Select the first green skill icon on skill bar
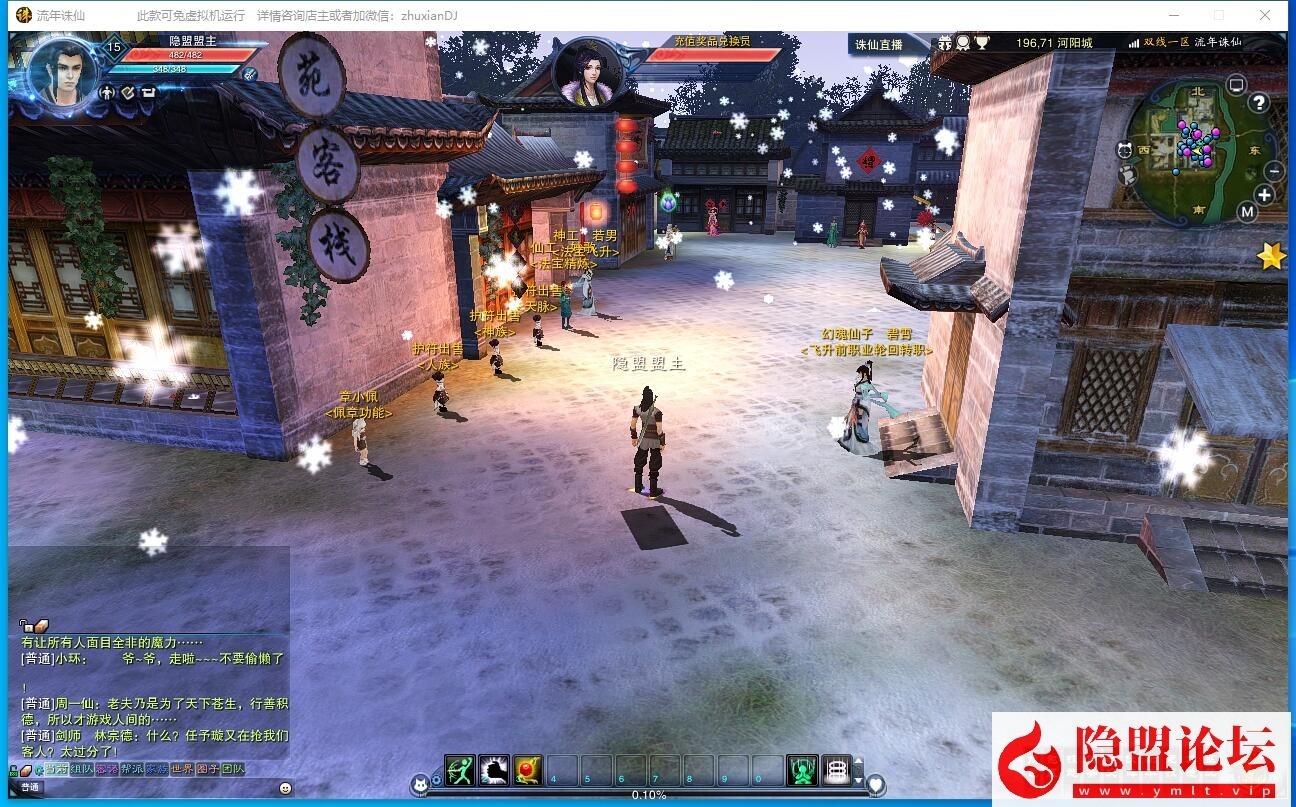This screenshot has height=807, width=1296. [x=460, y=771]
